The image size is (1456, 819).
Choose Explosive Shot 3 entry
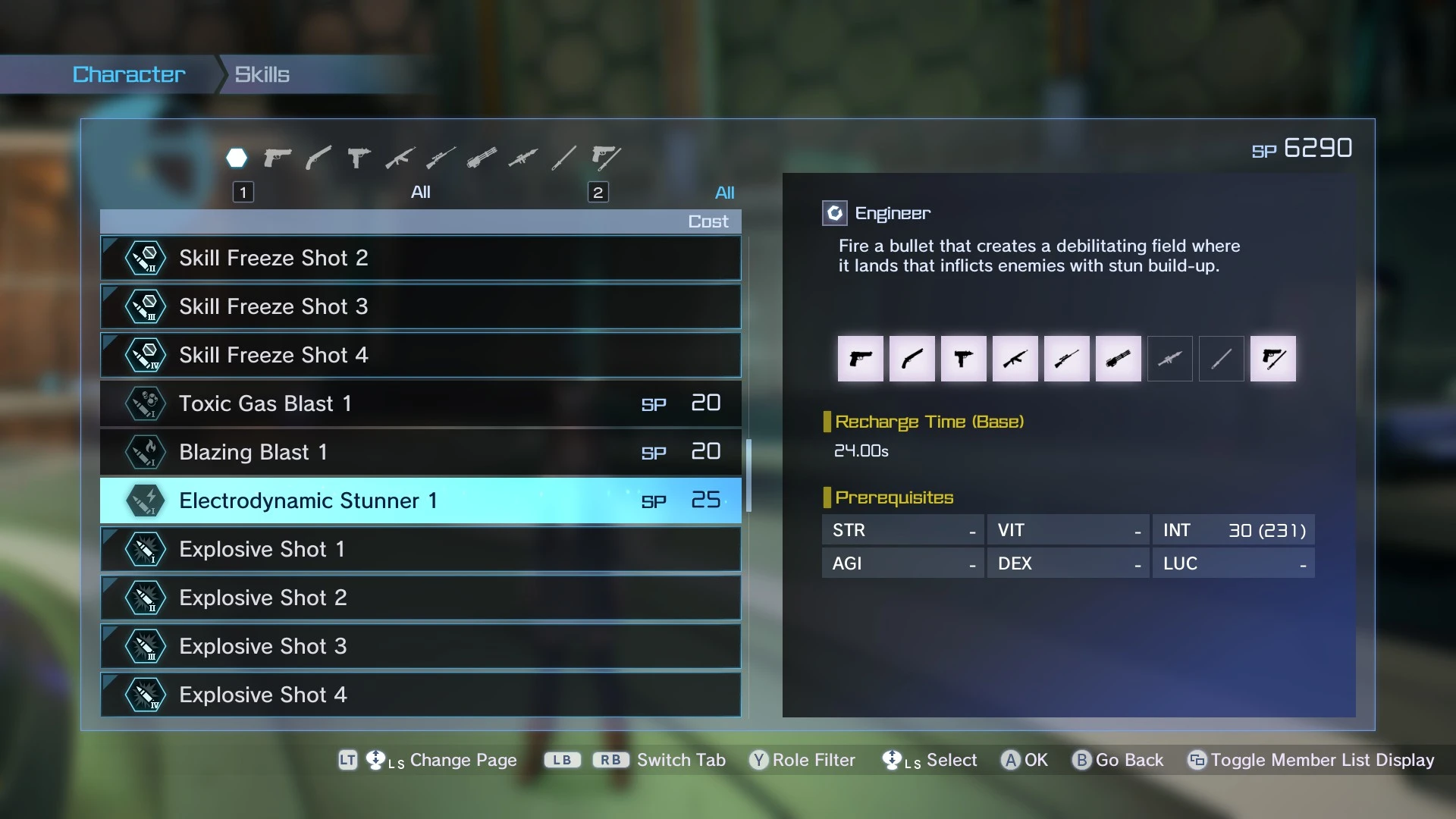coord(420,646)
